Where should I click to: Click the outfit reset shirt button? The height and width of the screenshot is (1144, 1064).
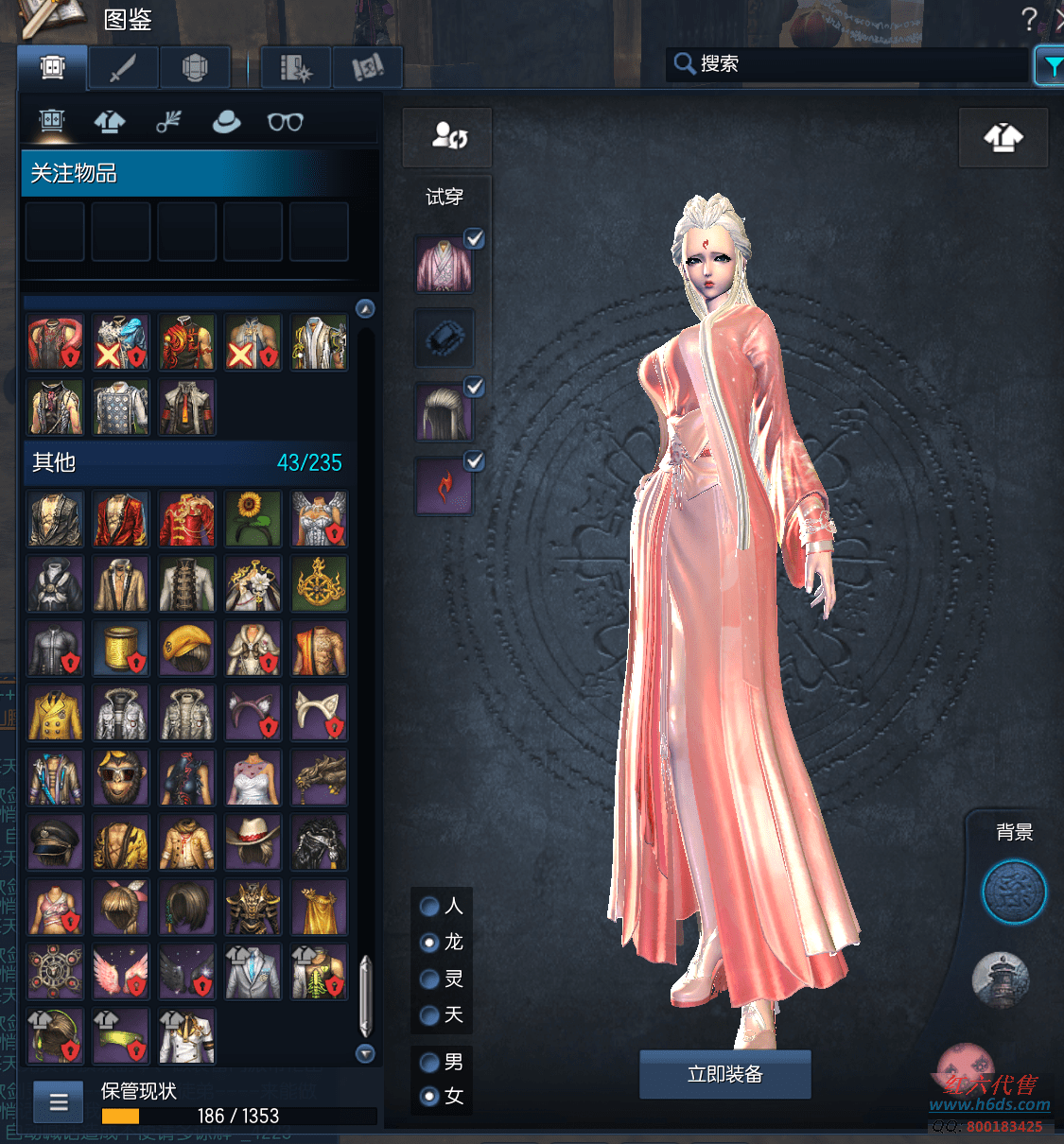[1003, 138]
